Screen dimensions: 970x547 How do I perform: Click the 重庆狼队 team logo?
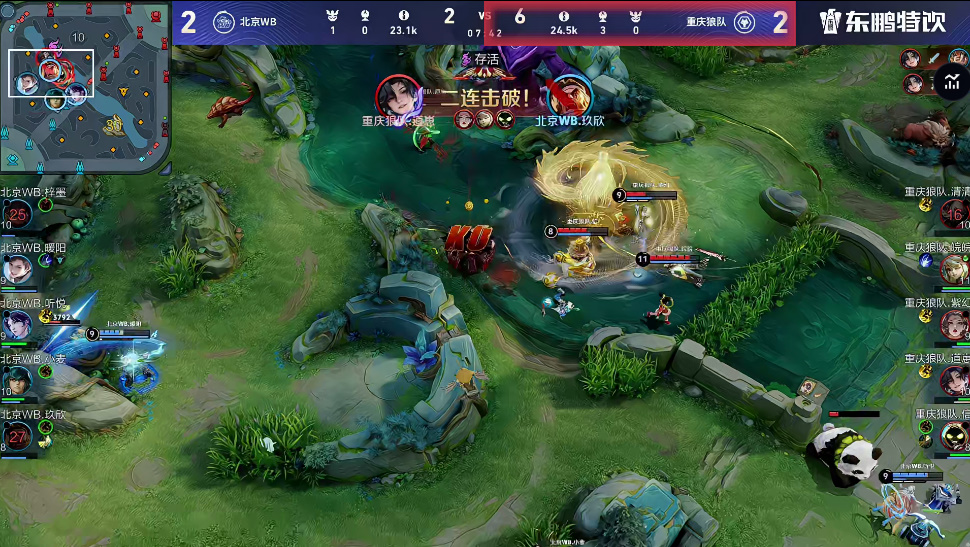tap(744, 22)
